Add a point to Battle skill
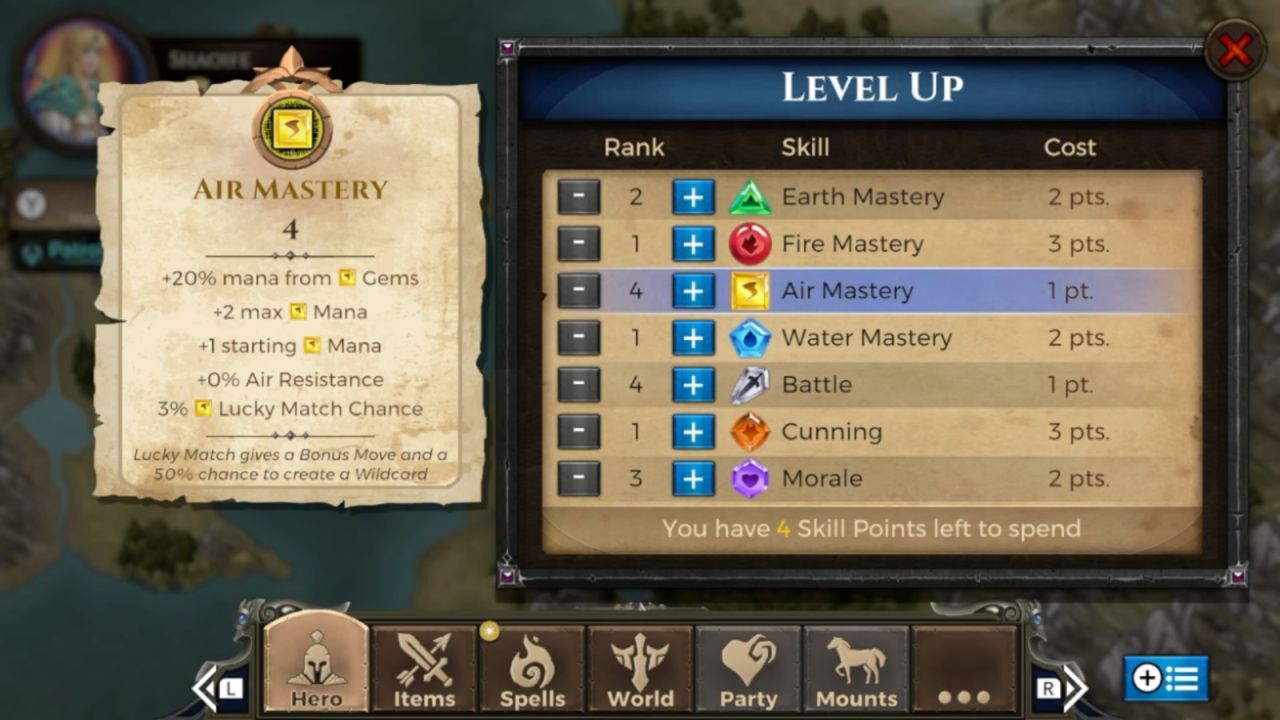This screenshot has height=720, width=1280. point(693,385)
